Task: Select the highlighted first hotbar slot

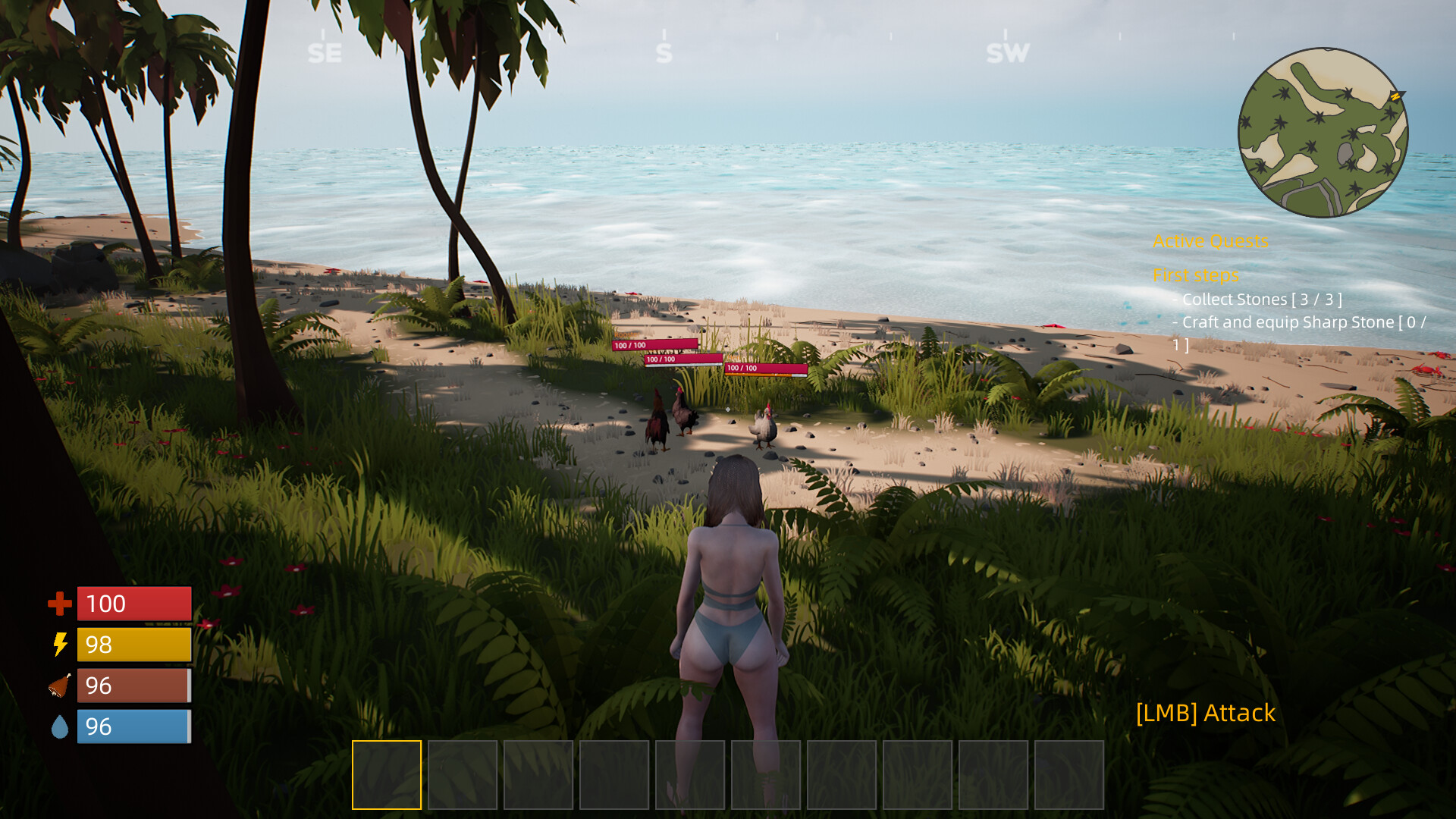Action: point(387,774)
